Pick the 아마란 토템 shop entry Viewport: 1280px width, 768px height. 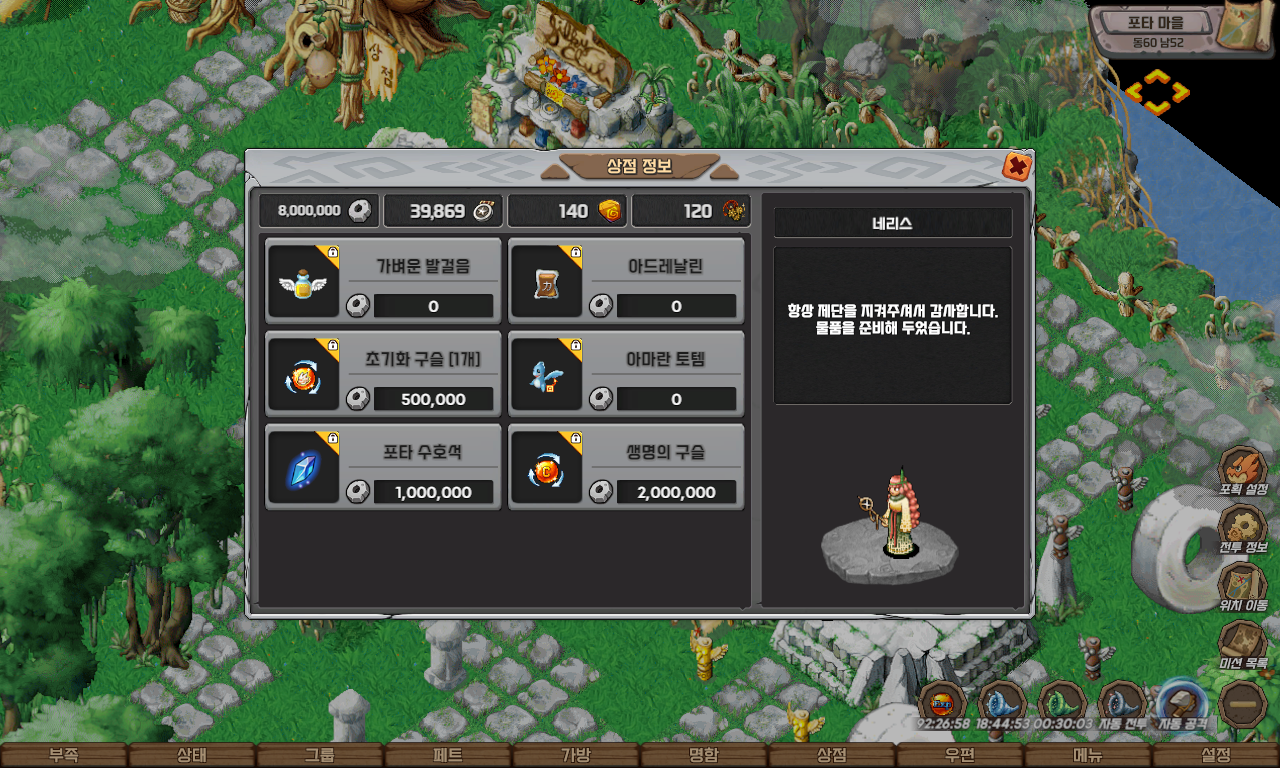click(626, 374)
